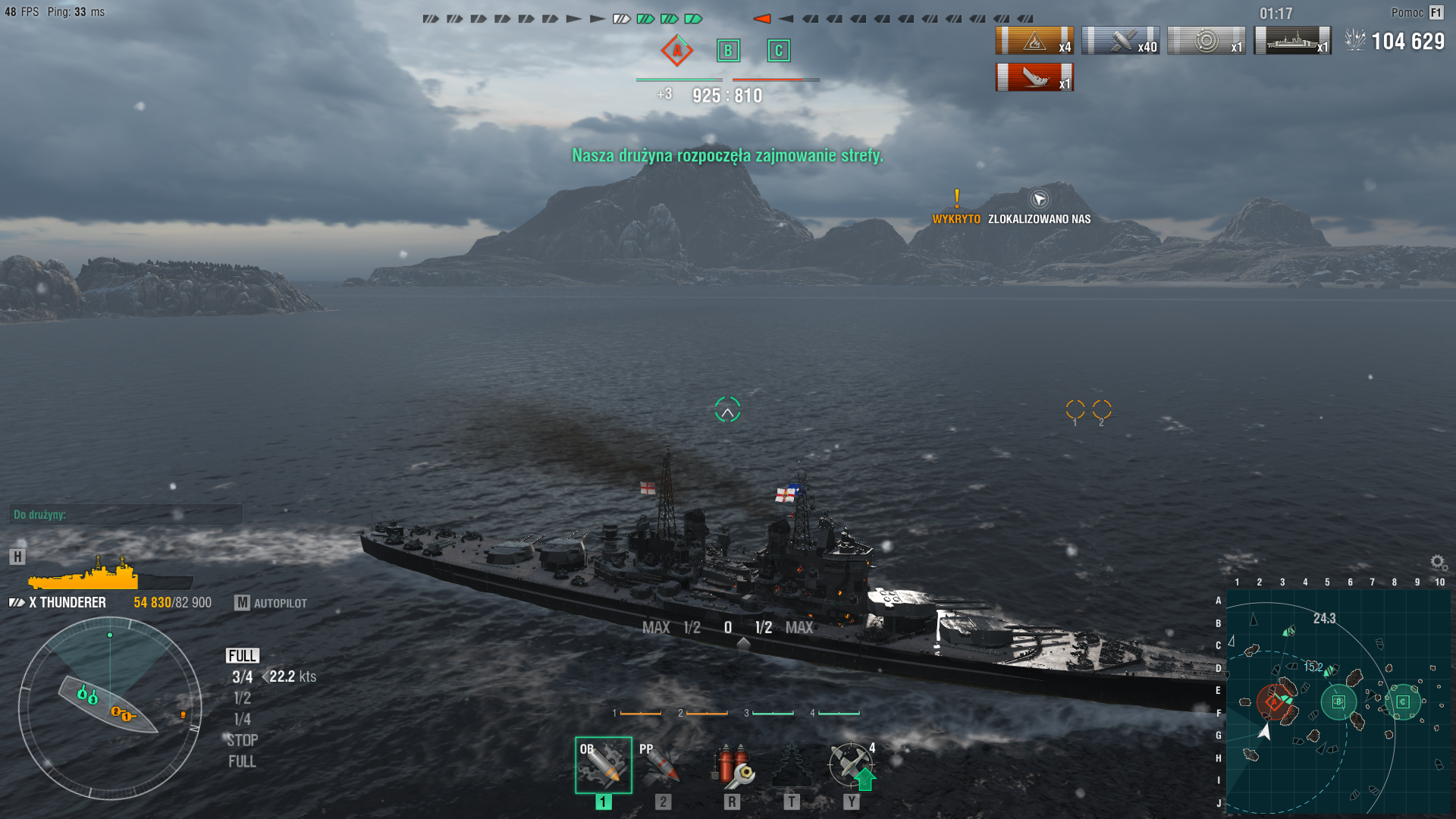
Task: Click capture point A indicator
Action: click(676, 51)
